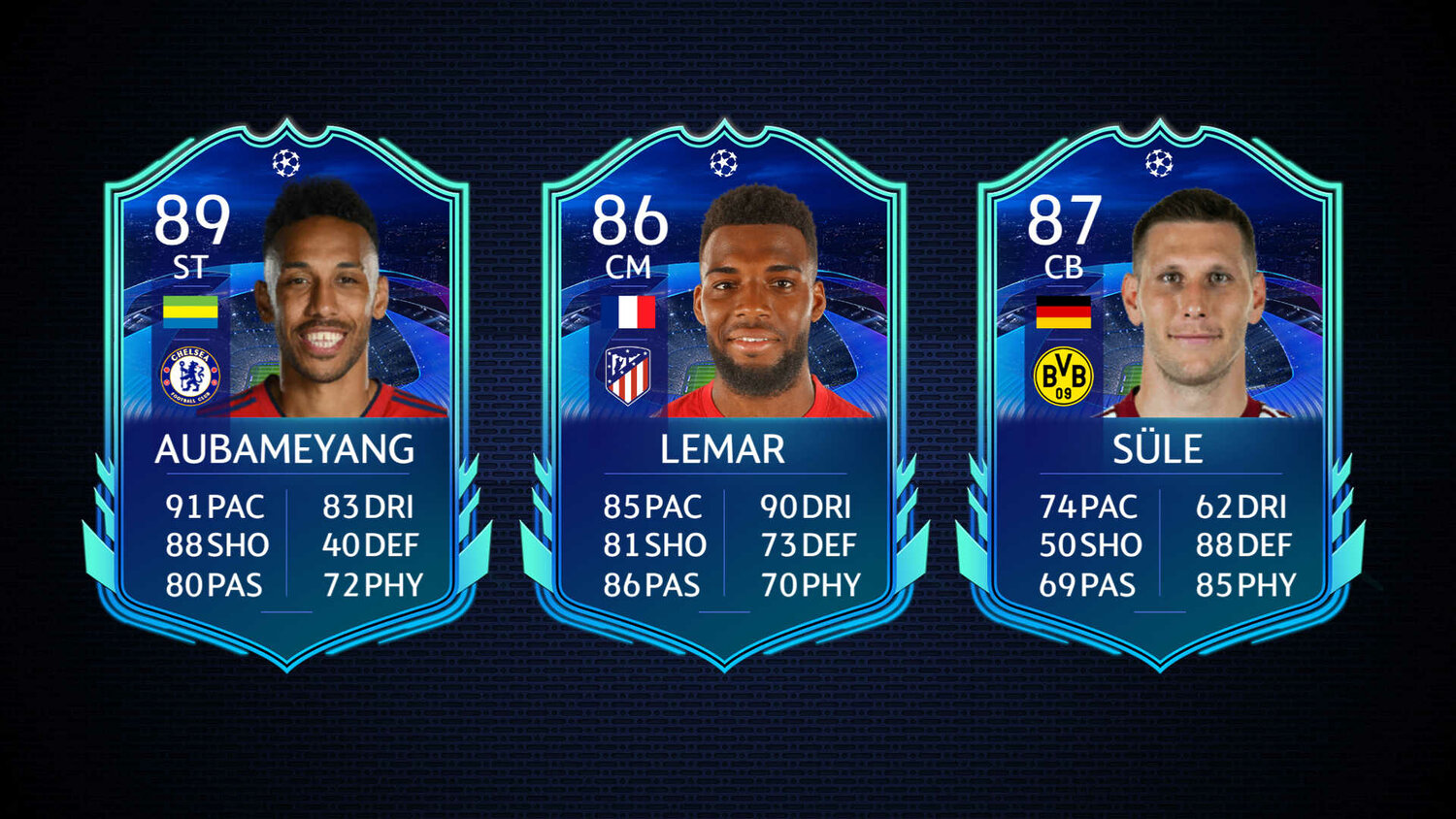The image size is (1456, 819).
Task: Select the Champions League star ball on Süle's card
Action: [1159, 163]
